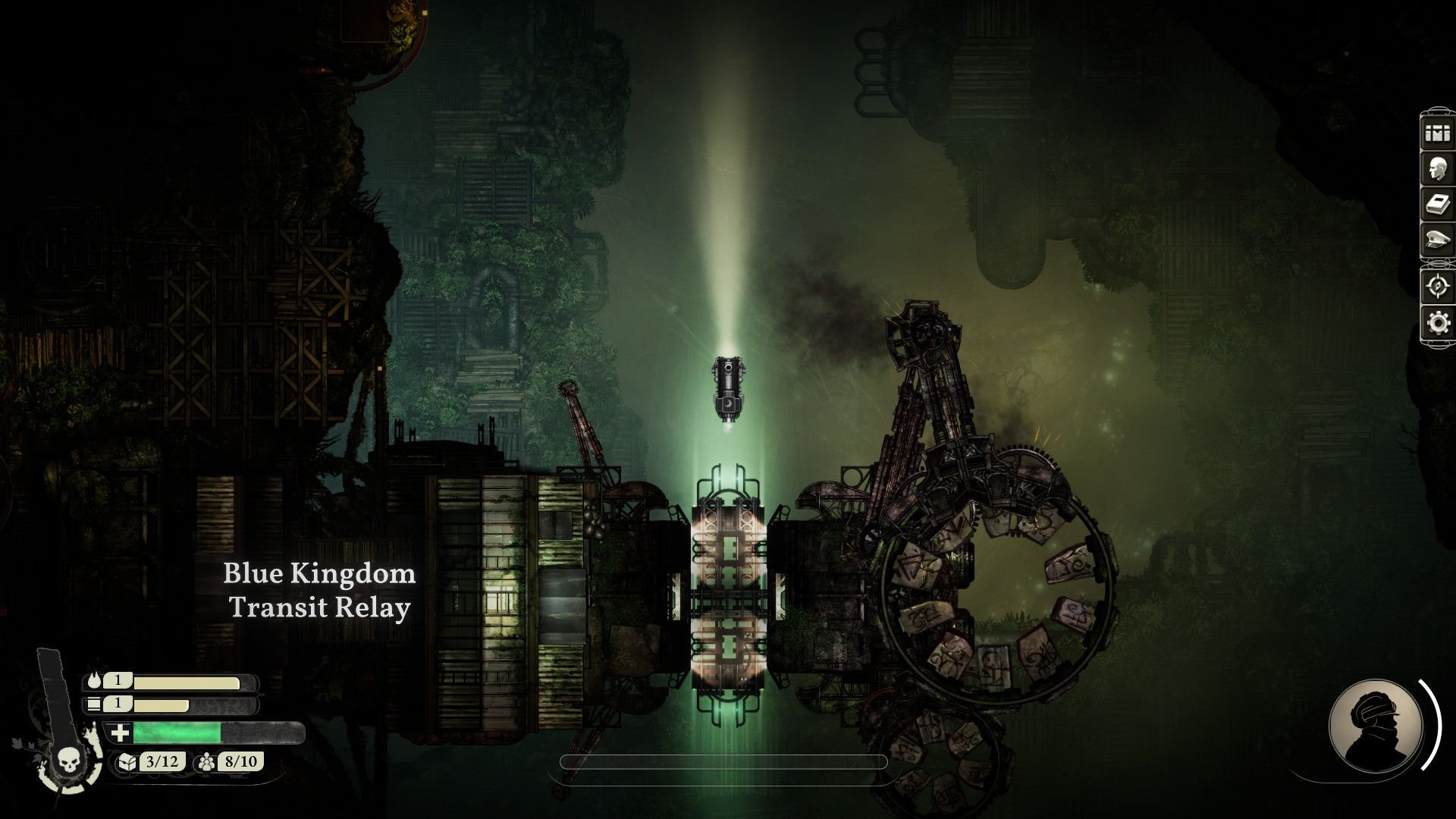Click the supplies counter showing 1
This screenshot has width=1456, height=819.
click(x=118, y=707)
